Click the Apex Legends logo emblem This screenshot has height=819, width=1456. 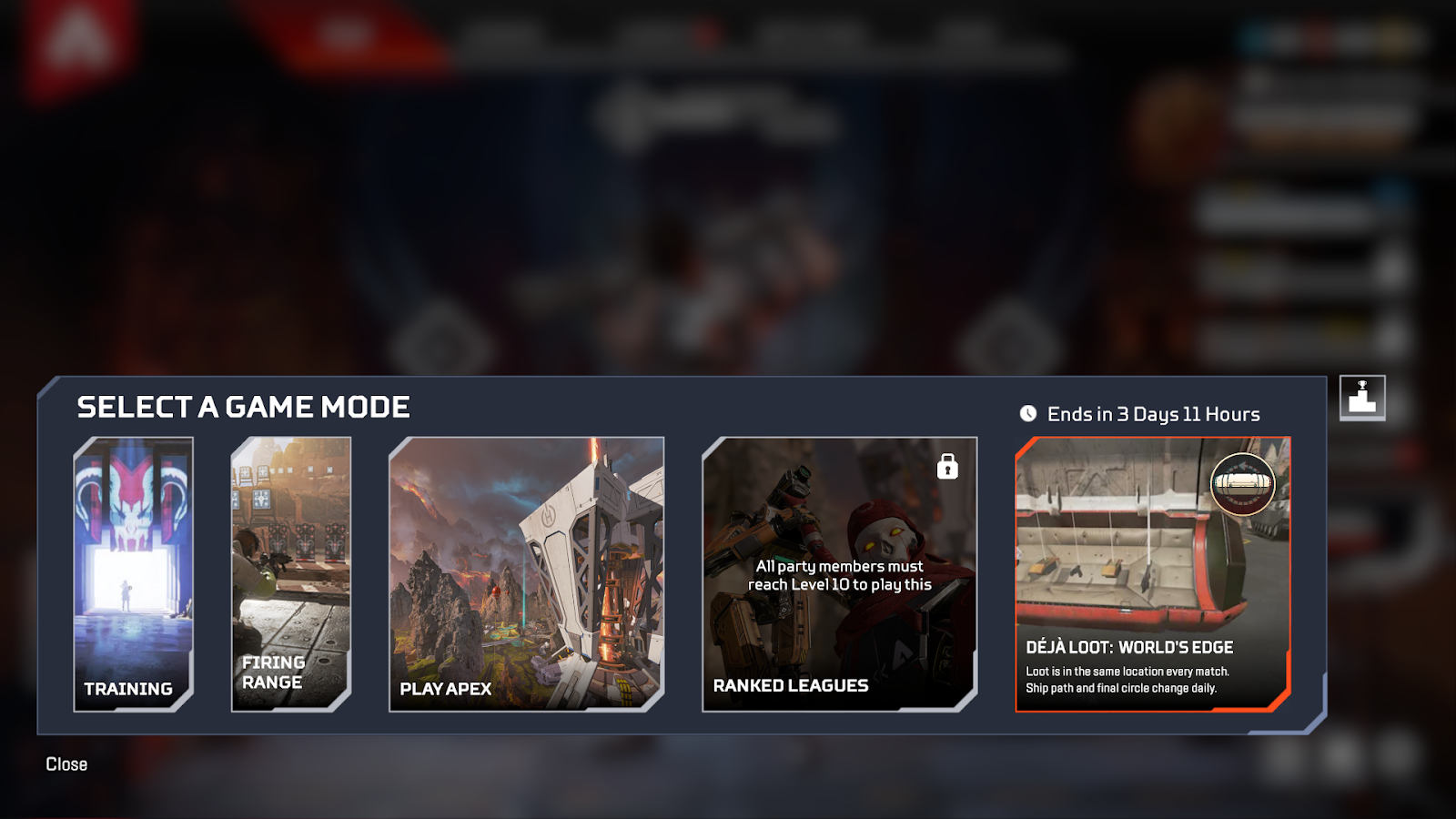(x=77, y=41)
